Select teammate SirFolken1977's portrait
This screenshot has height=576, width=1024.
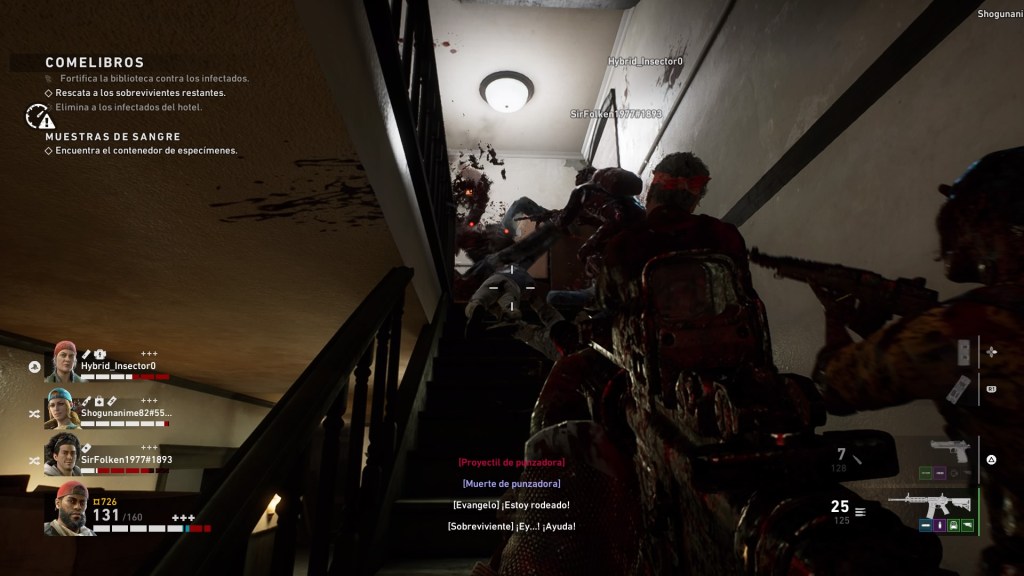63,454
